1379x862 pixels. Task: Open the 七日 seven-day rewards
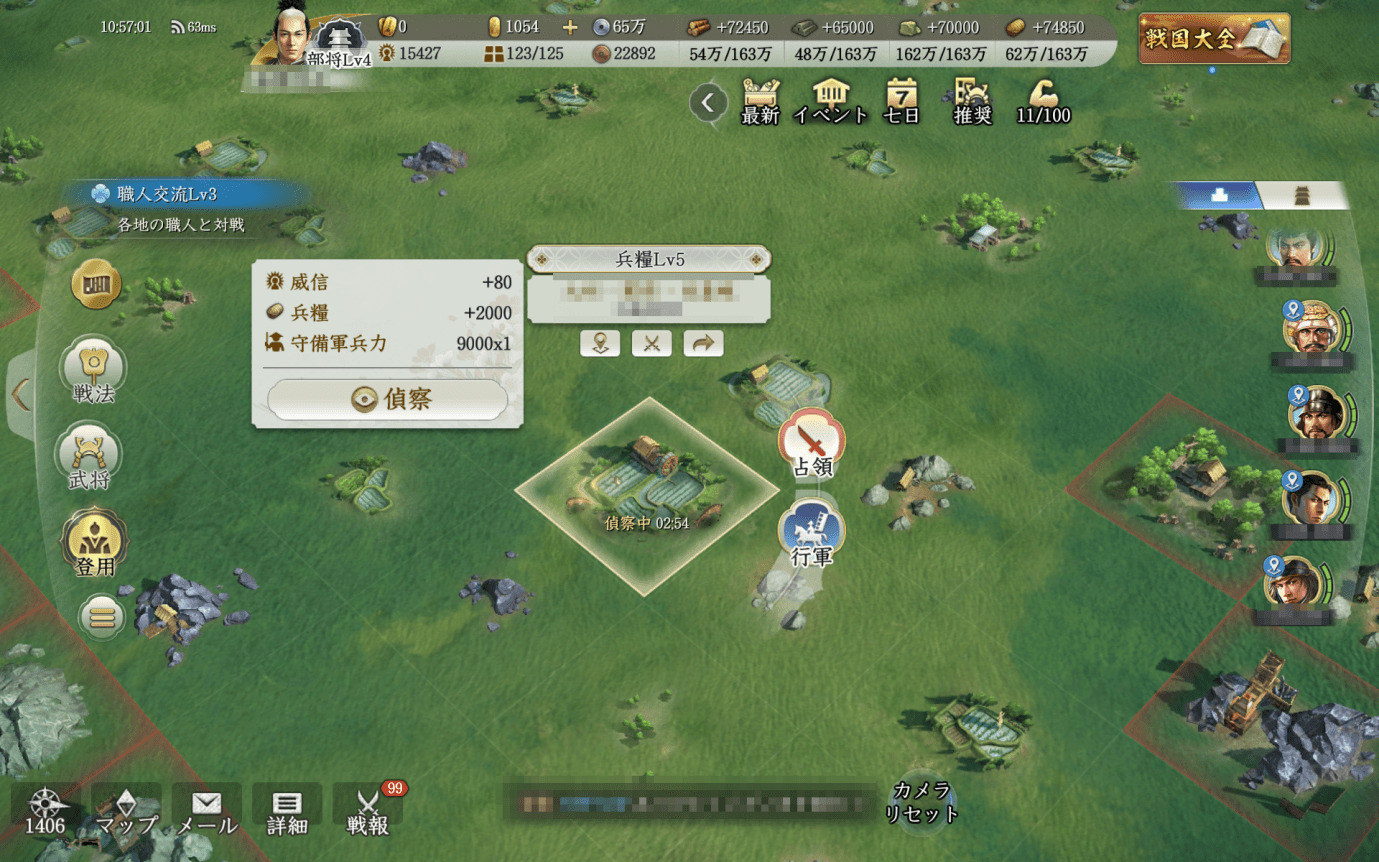click(x=901, y=101)
